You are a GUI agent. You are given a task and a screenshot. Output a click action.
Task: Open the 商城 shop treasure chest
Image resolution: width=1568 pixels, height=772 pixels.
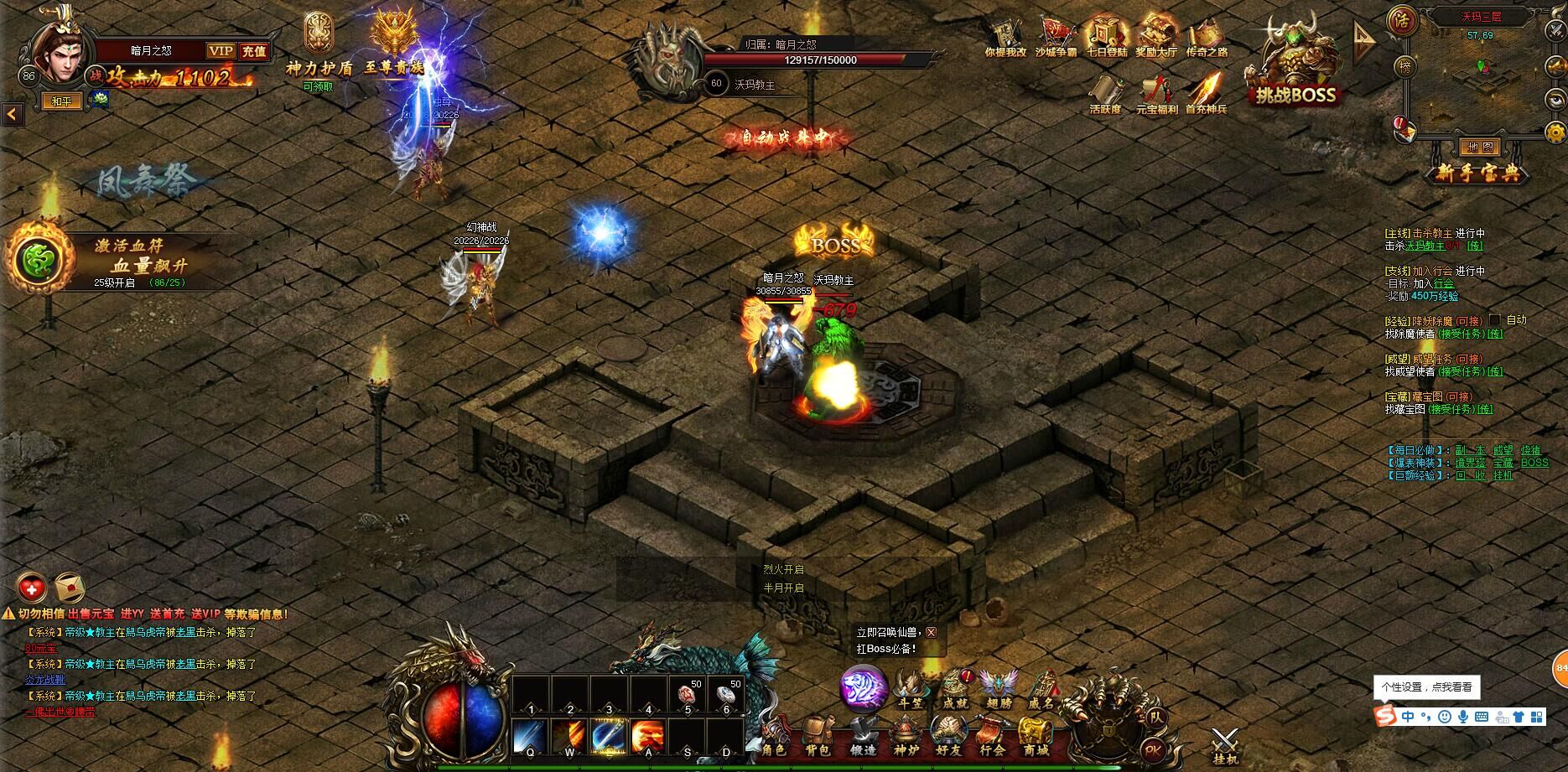(1036, 738)
